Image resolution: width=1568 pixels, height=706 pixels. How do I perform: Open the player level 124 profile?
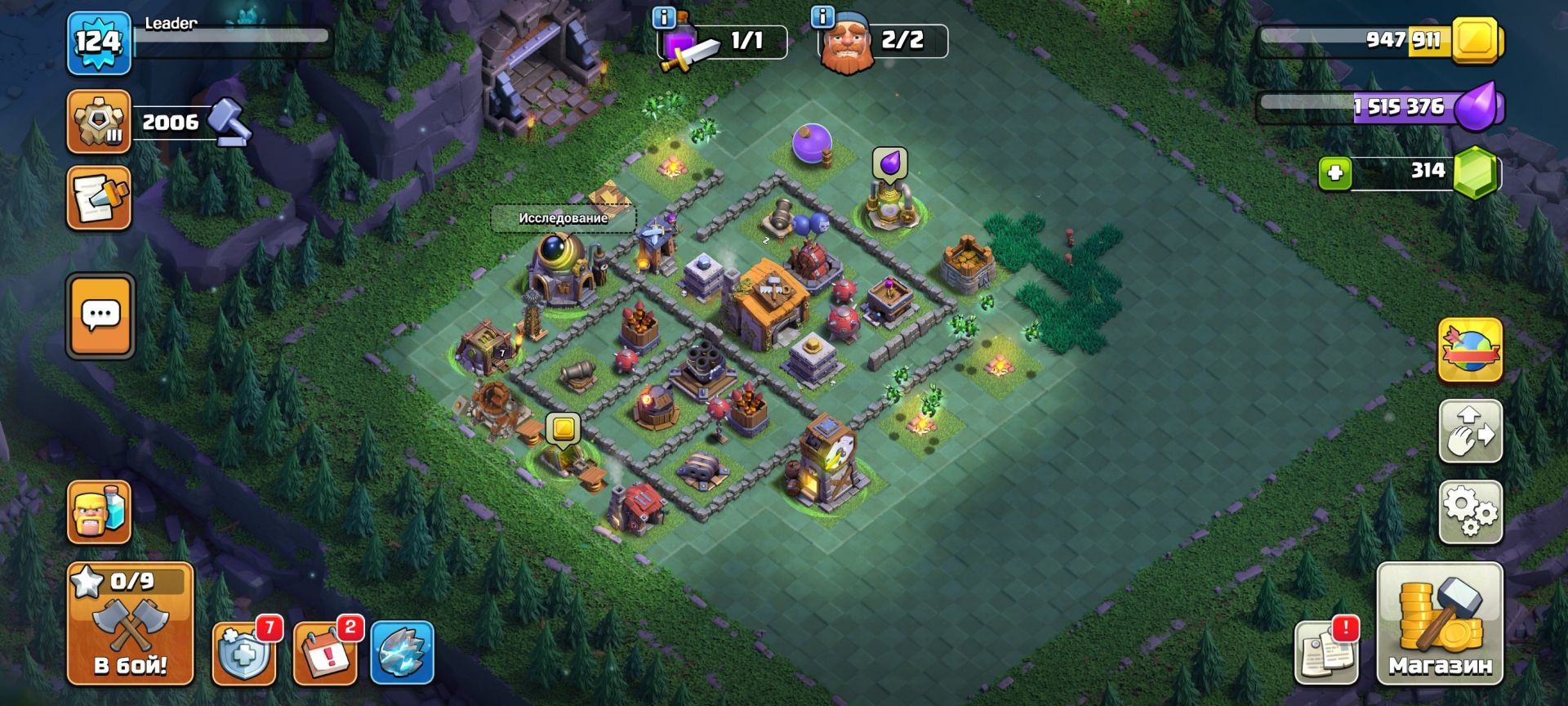coord(98,42)
